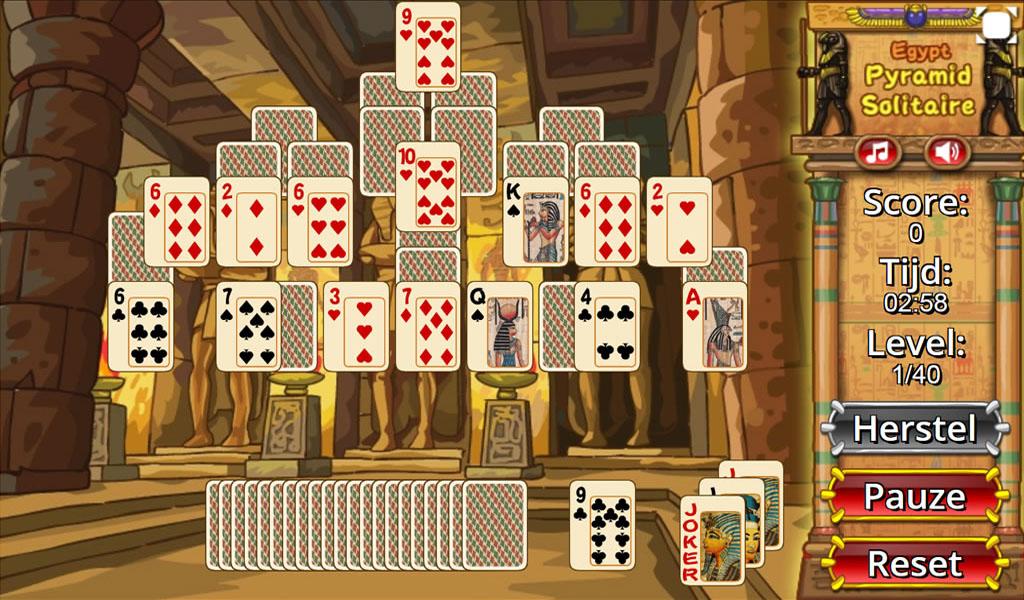The width and height of the screenshot is (1024, 600).
Task: Select the 9 of hearts at the pyramid top
Action: click(x=428, y=45)
